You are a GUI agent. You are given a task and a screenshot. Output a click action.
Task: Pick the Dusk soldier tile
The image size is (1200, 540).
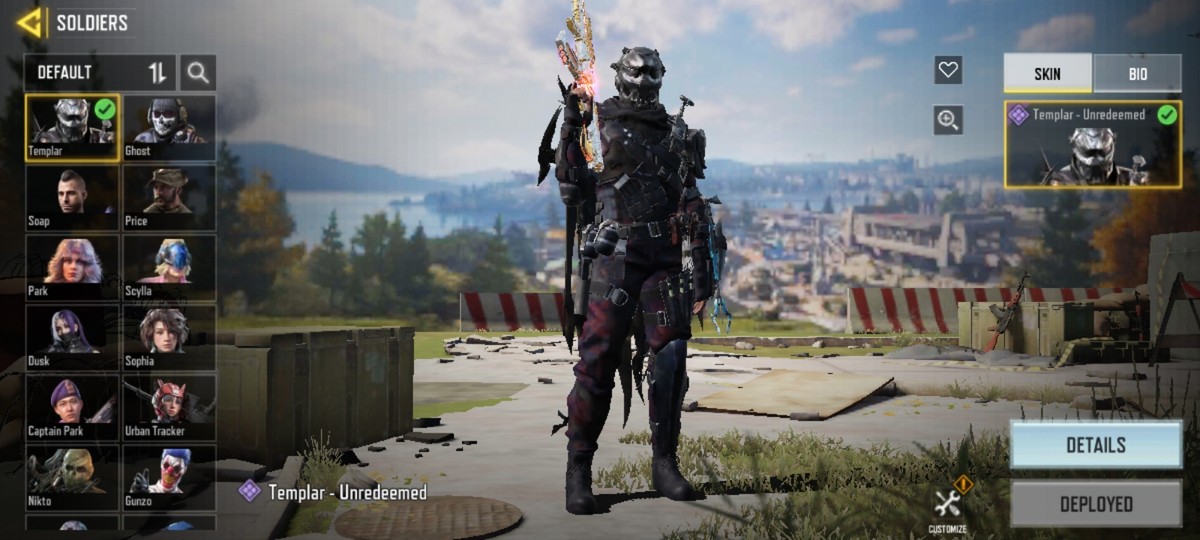pos(73,337)
